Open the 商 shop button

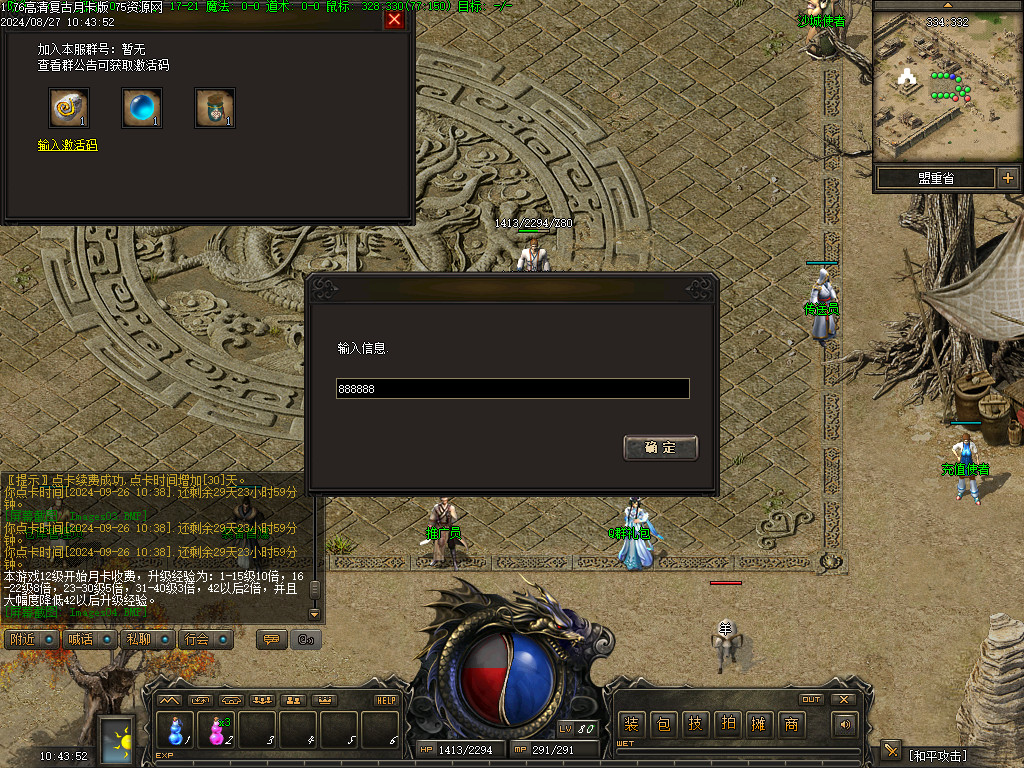click(x=791, y=725)
